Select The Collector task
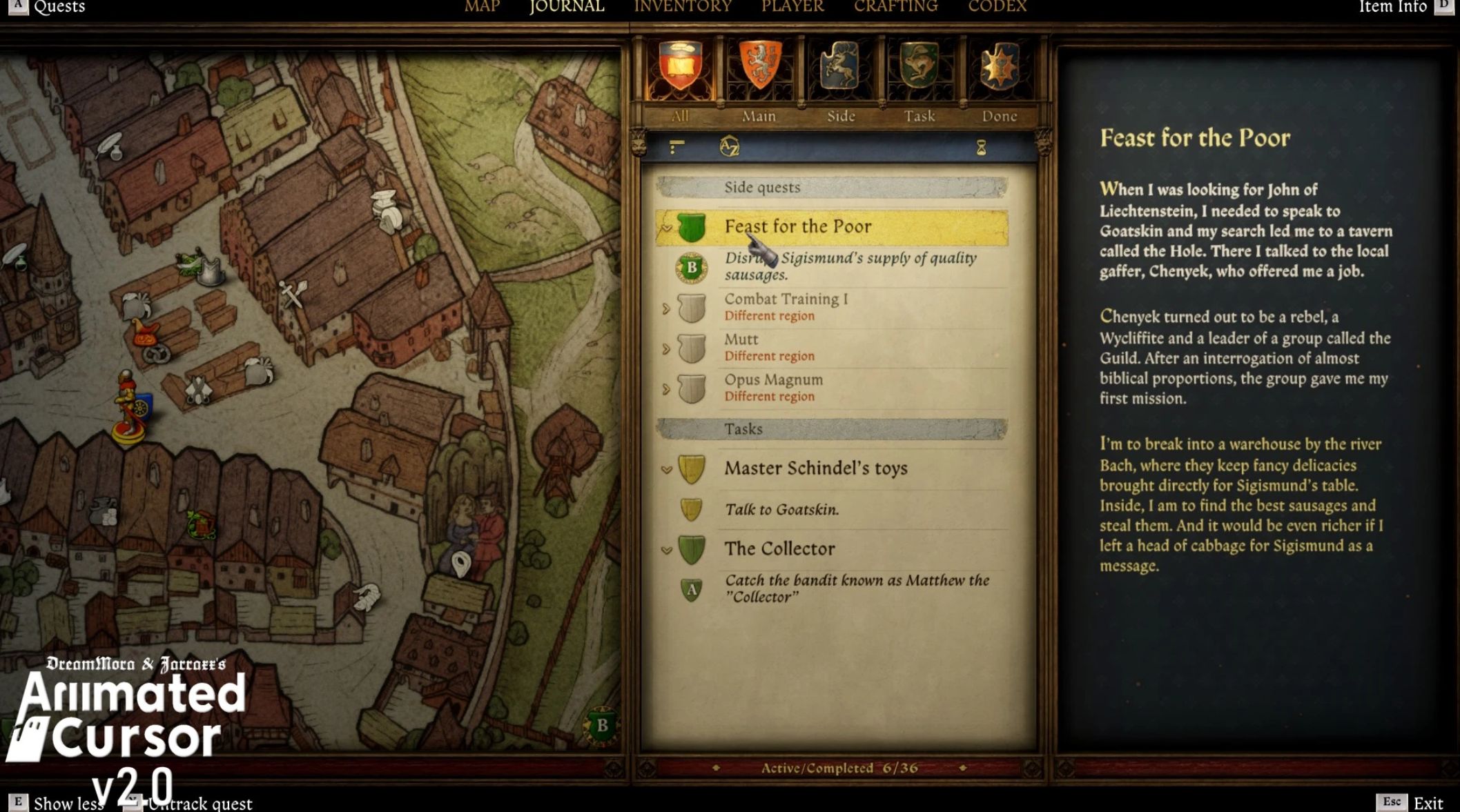 [x=779, y=549]
